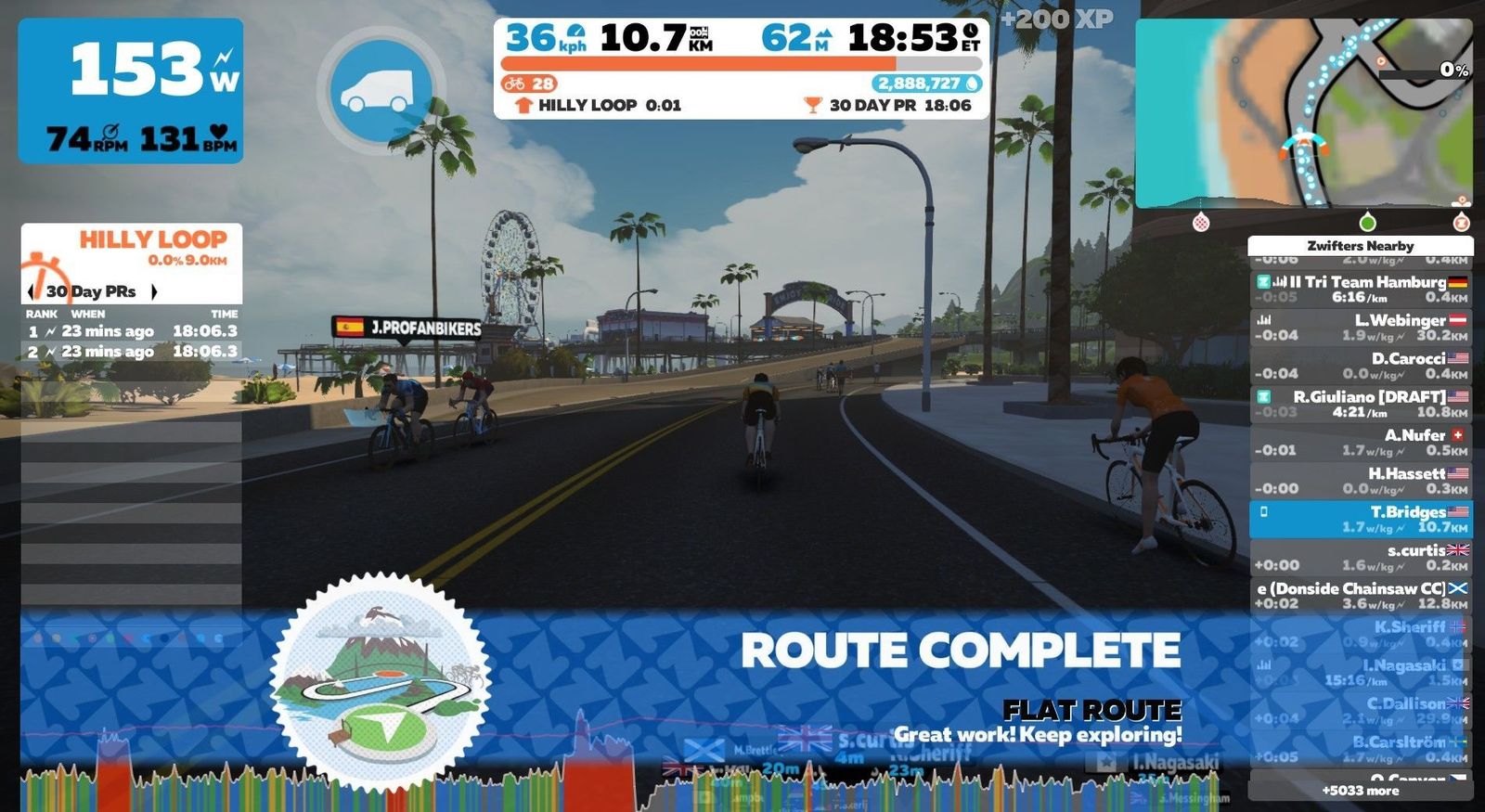1485x812 pixels.
Task: Show the +5033 more riders
Action: (1360, 791)
